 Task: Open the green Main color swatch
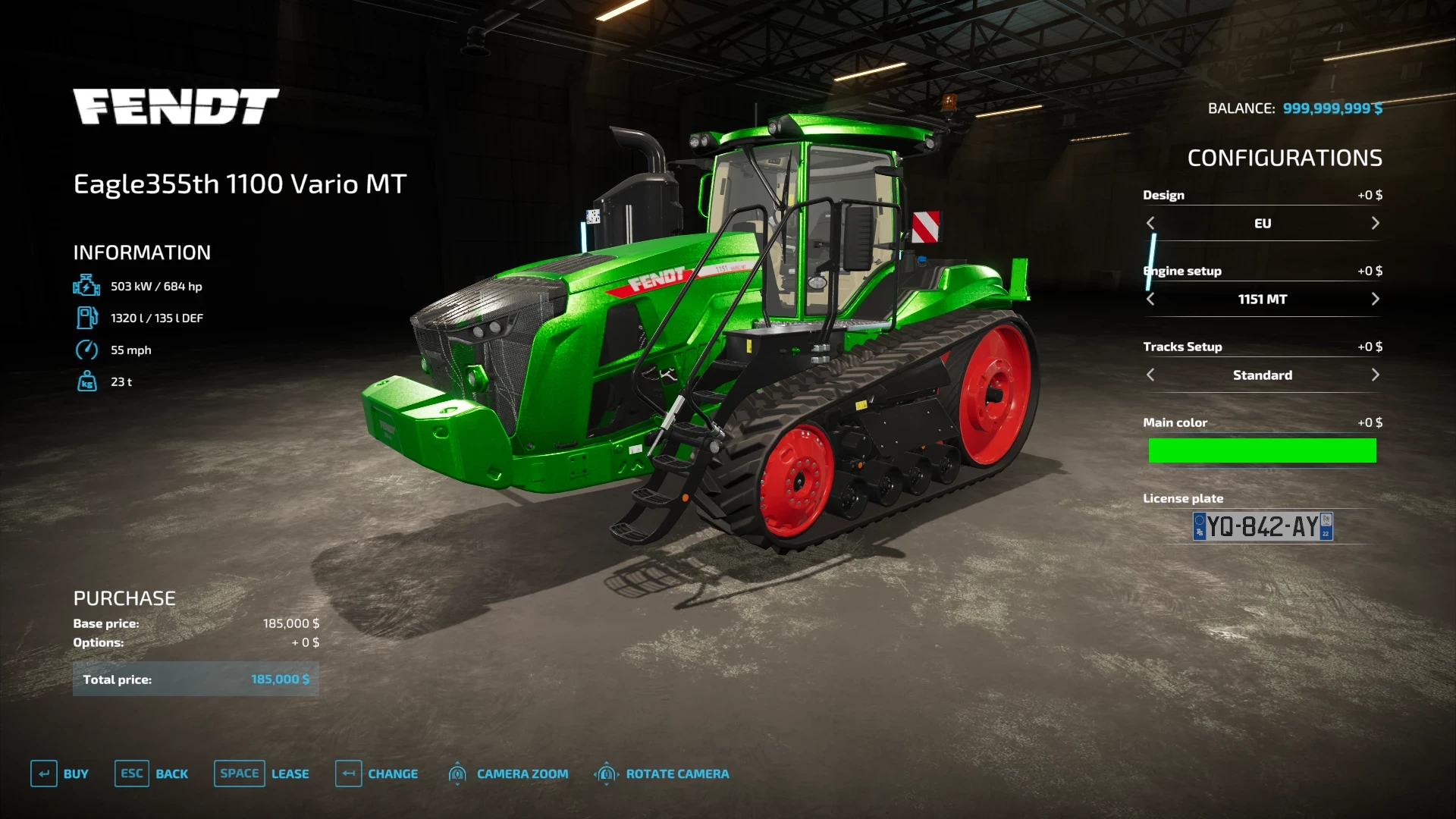pyautogui.click(x=1262, y=450)
